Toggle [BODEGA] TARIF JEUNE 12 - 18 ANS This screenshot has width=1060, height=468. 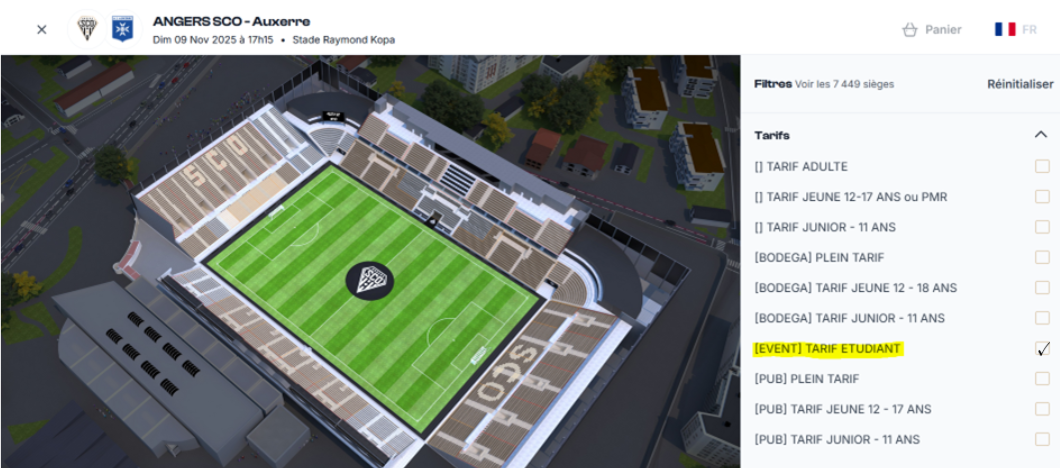point(1042,288)
